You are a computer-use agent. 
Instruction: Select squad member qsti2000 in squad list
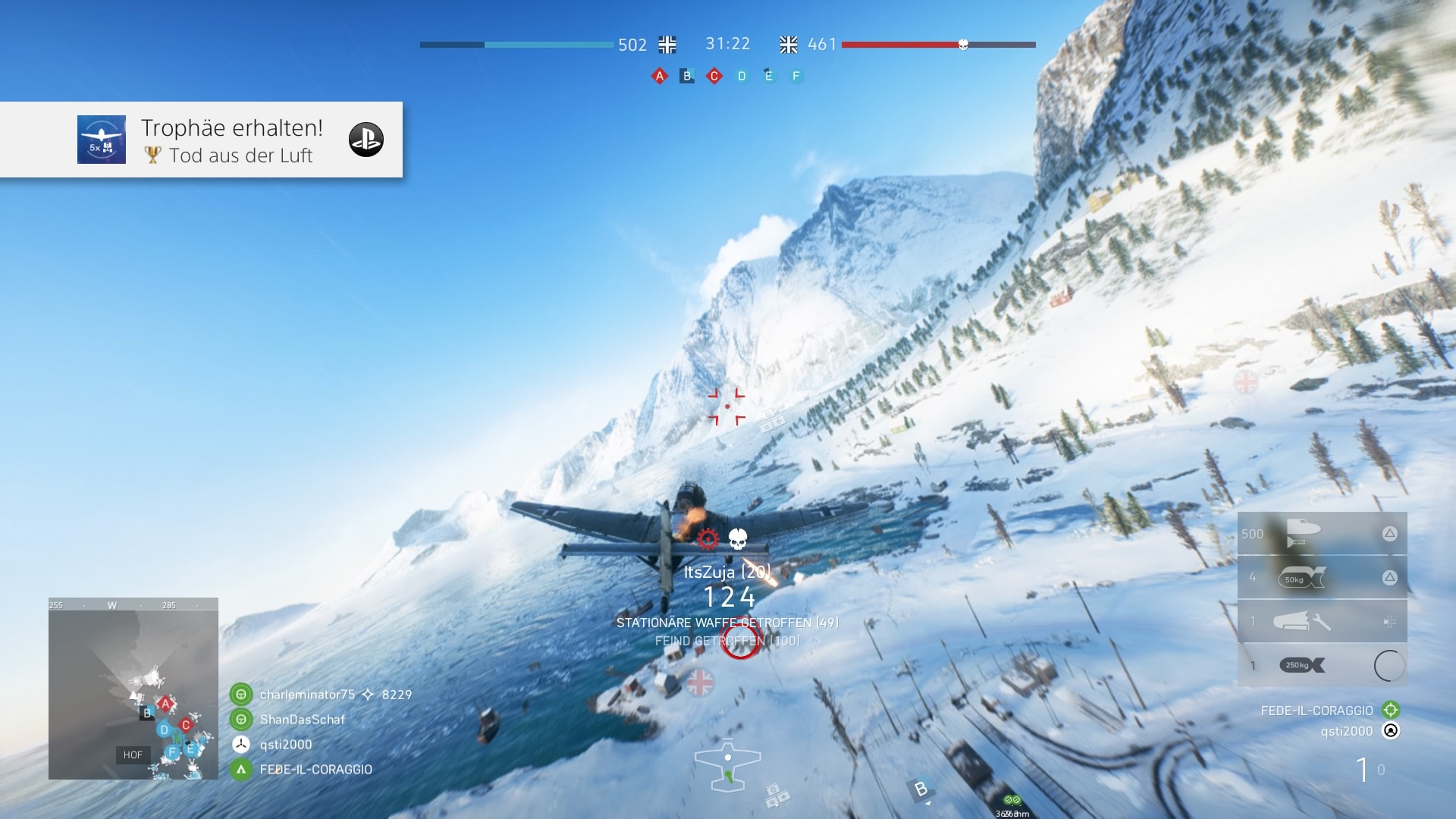pyautogui.click(x=285, y=745)
